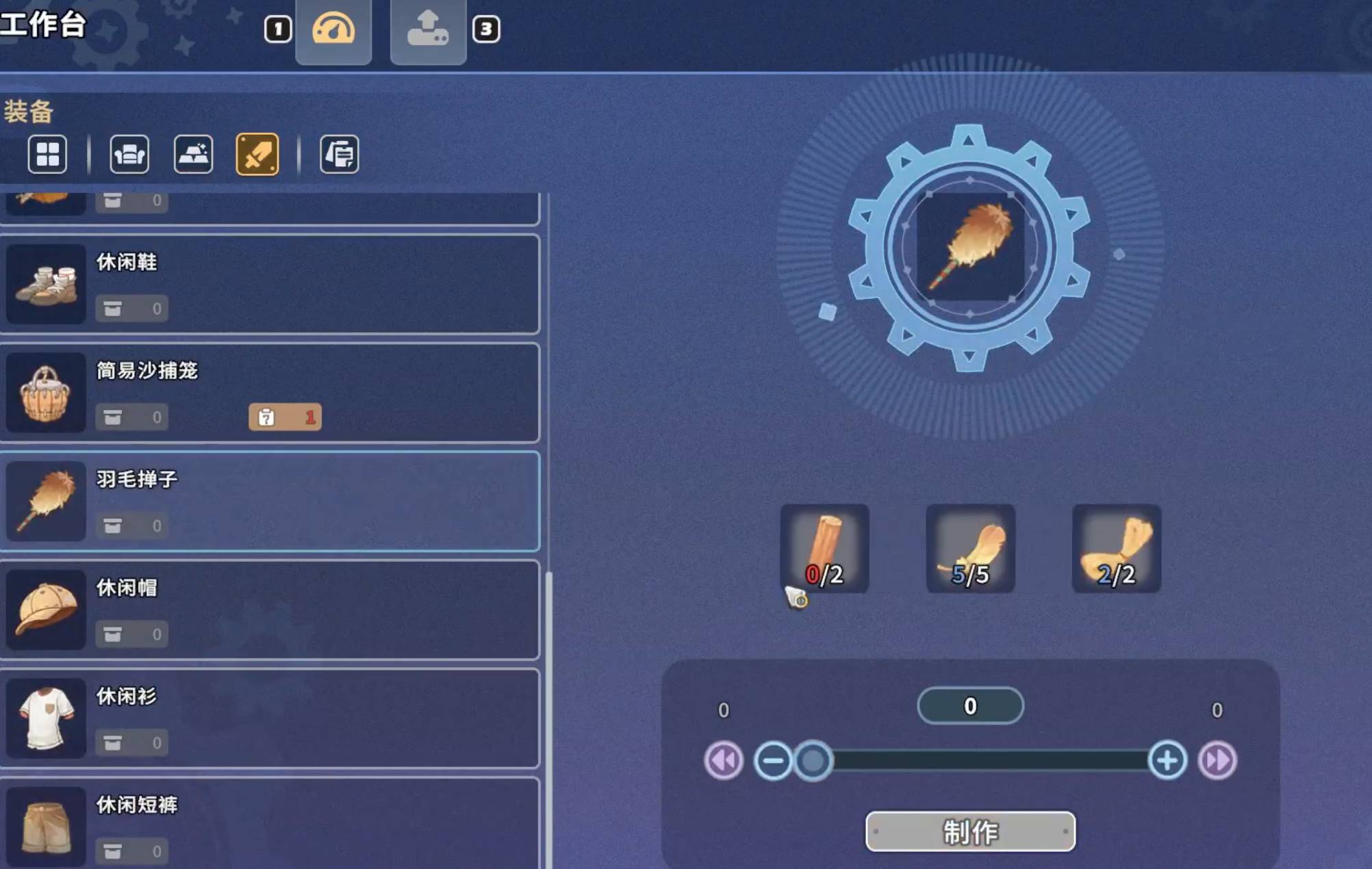Image resolution: width=1372 pixels, height=869 pixels.
Task: Choose the 休闲帽 recipe
Action: click(270, 610)
